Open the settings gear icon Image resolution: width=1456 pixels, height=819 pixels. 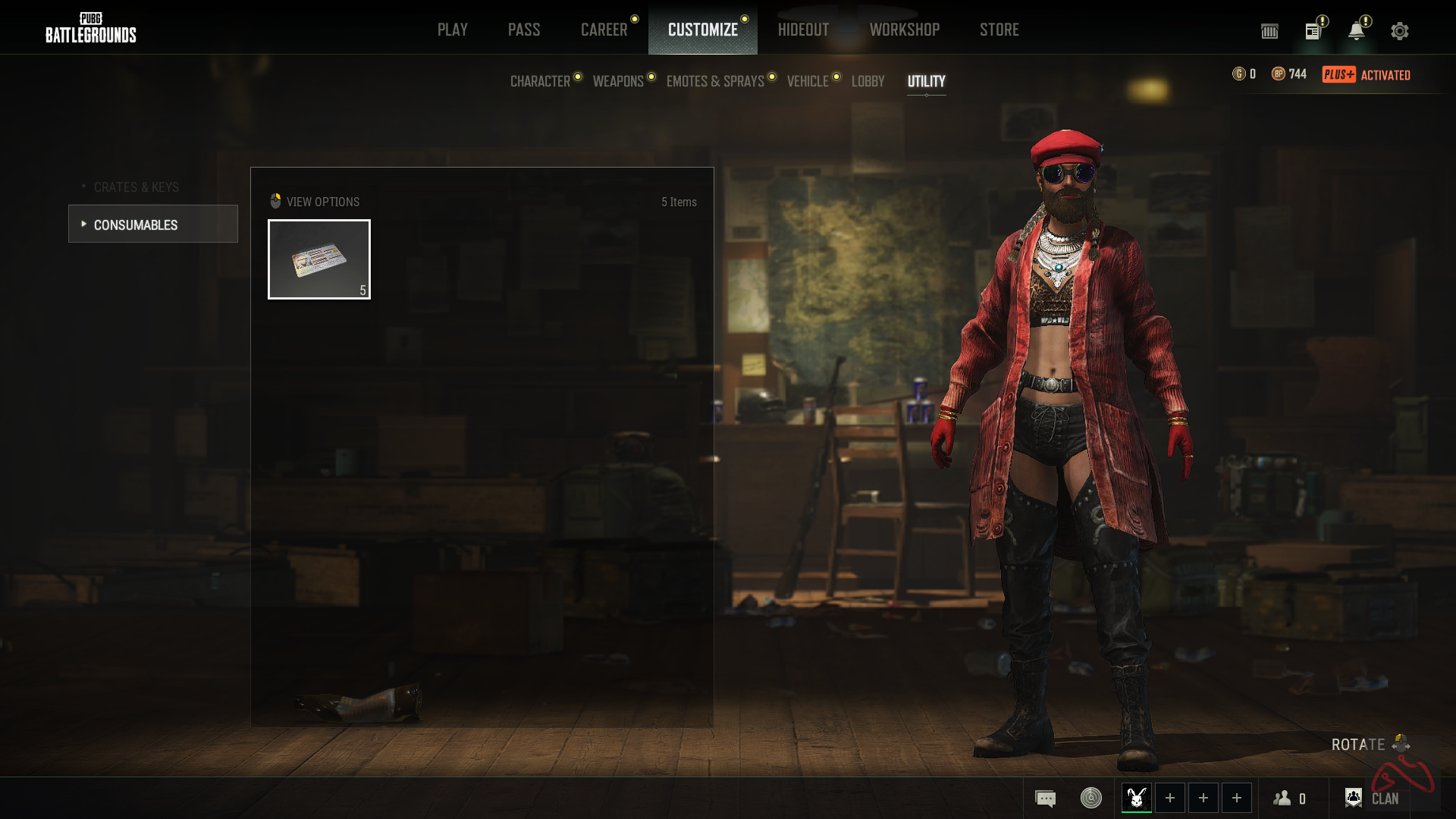click(1399, 31)
